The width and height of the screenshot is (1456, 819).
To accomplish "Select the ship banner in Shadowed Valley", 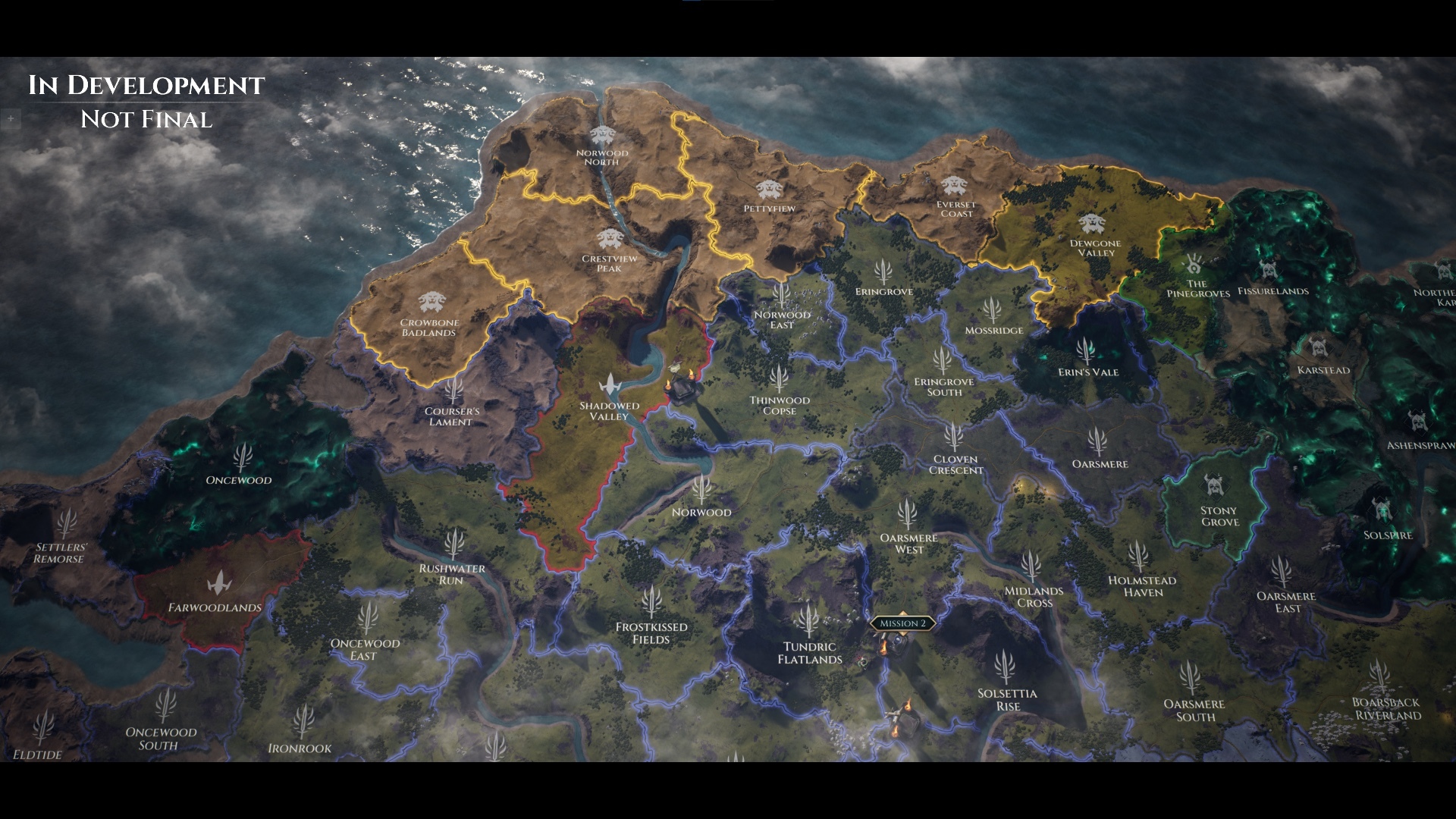I will click(609, 384).
